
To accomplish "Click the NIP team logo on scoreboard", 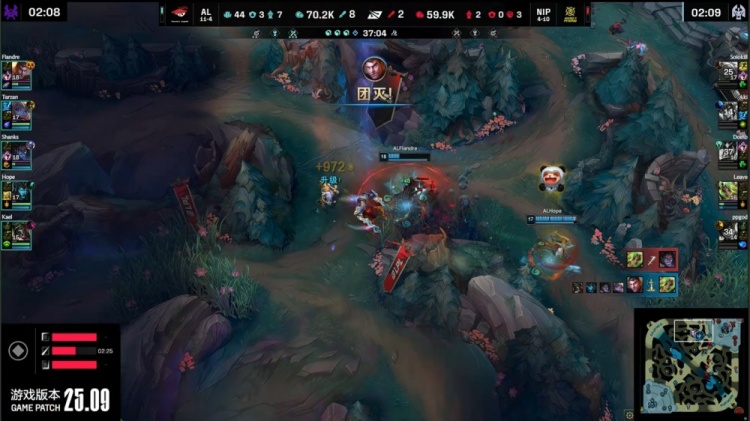I will coord(573,14).
